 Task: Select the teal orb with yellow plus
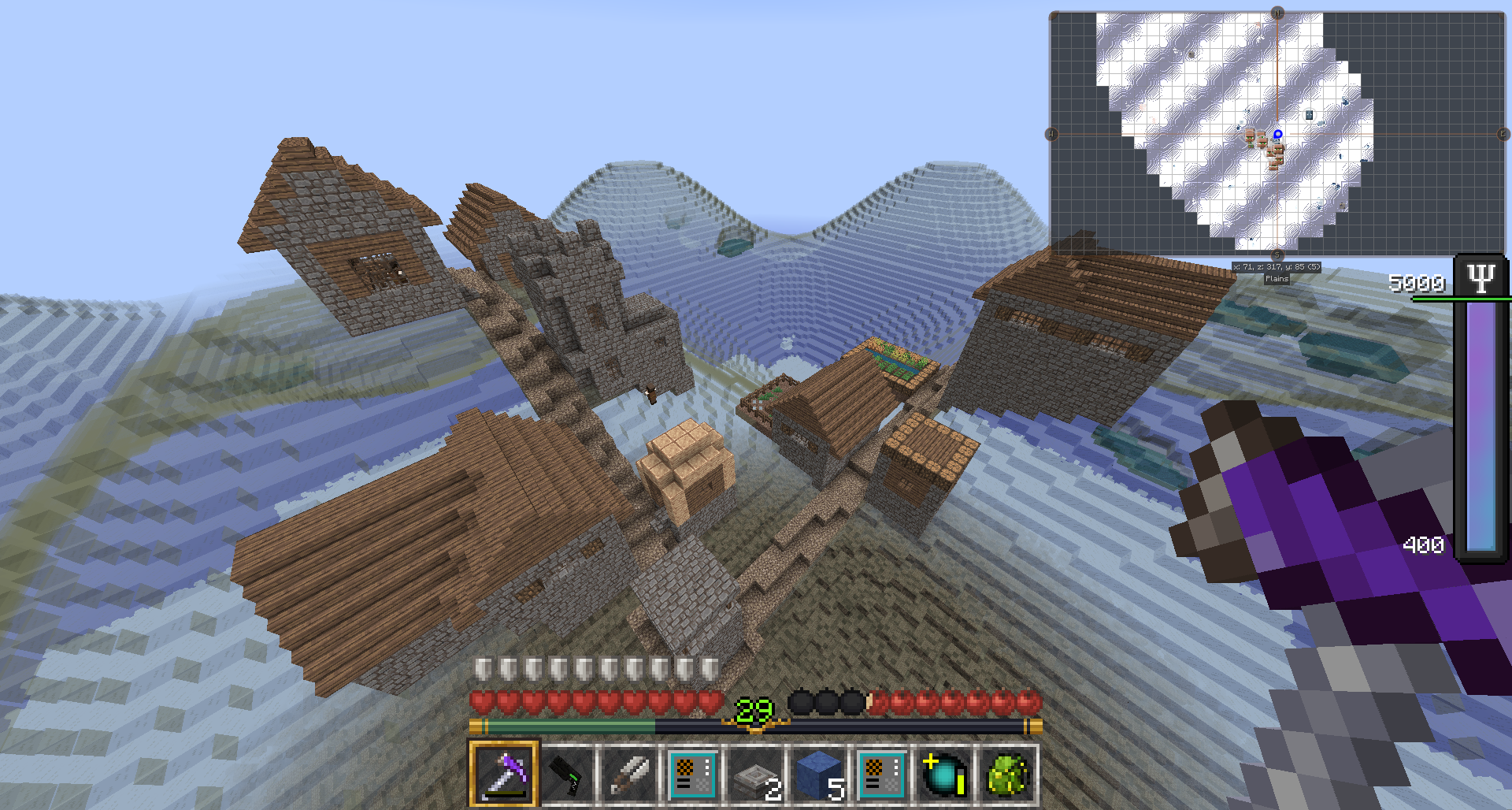943,775
